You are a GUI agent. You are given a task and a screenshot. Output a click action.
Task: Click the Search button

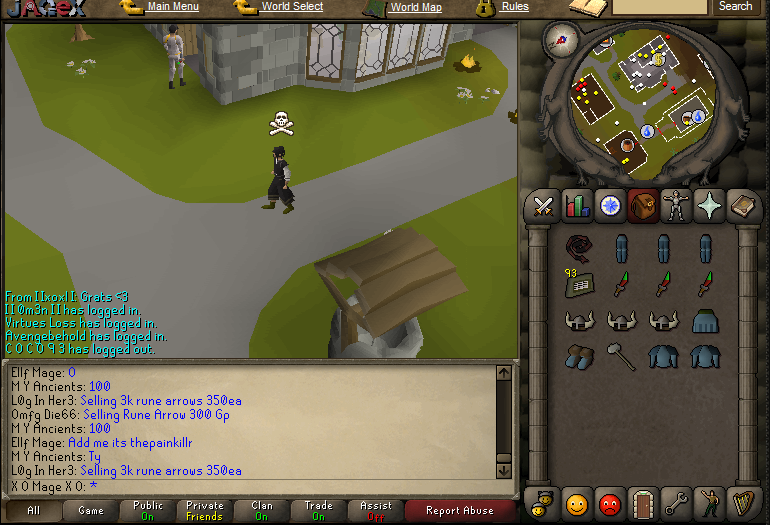[735, 7]
